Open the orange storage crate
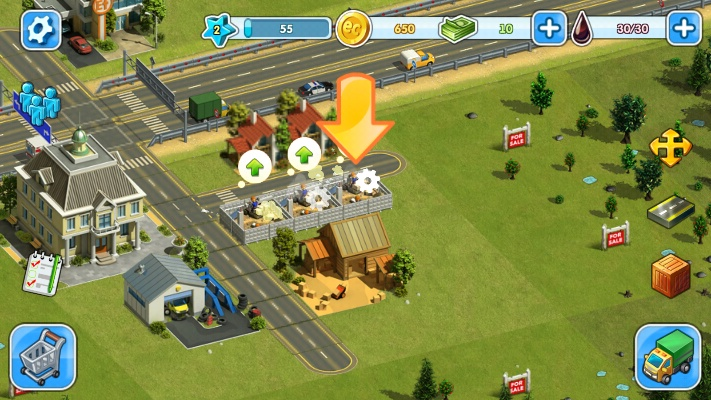The height and width of the screenshot is (400, 711). coord(670,275)
